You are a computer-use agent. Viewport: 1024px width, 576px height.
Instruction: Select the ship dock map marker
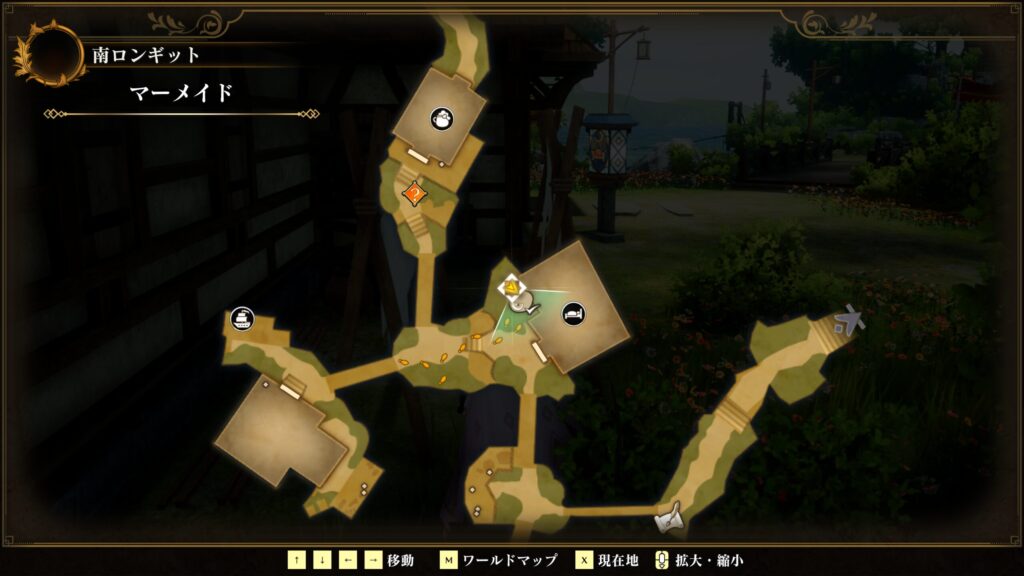click(241, 319)
